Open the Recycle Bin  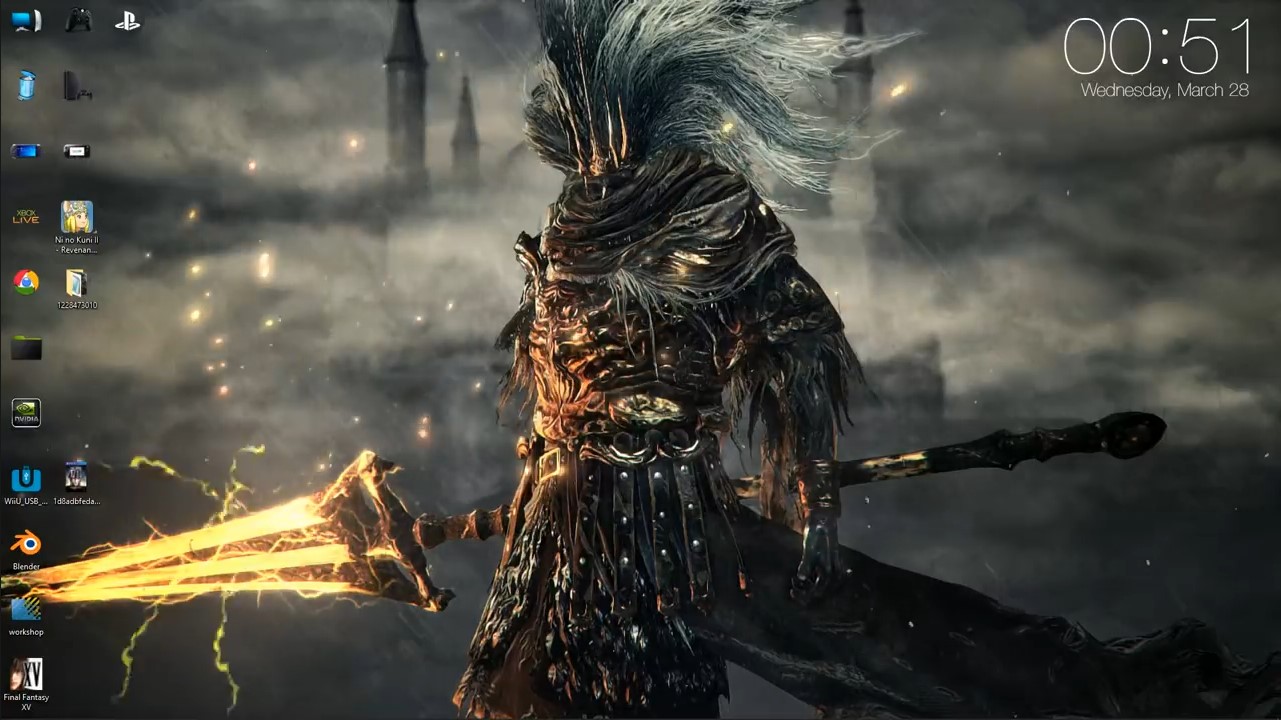26,85
